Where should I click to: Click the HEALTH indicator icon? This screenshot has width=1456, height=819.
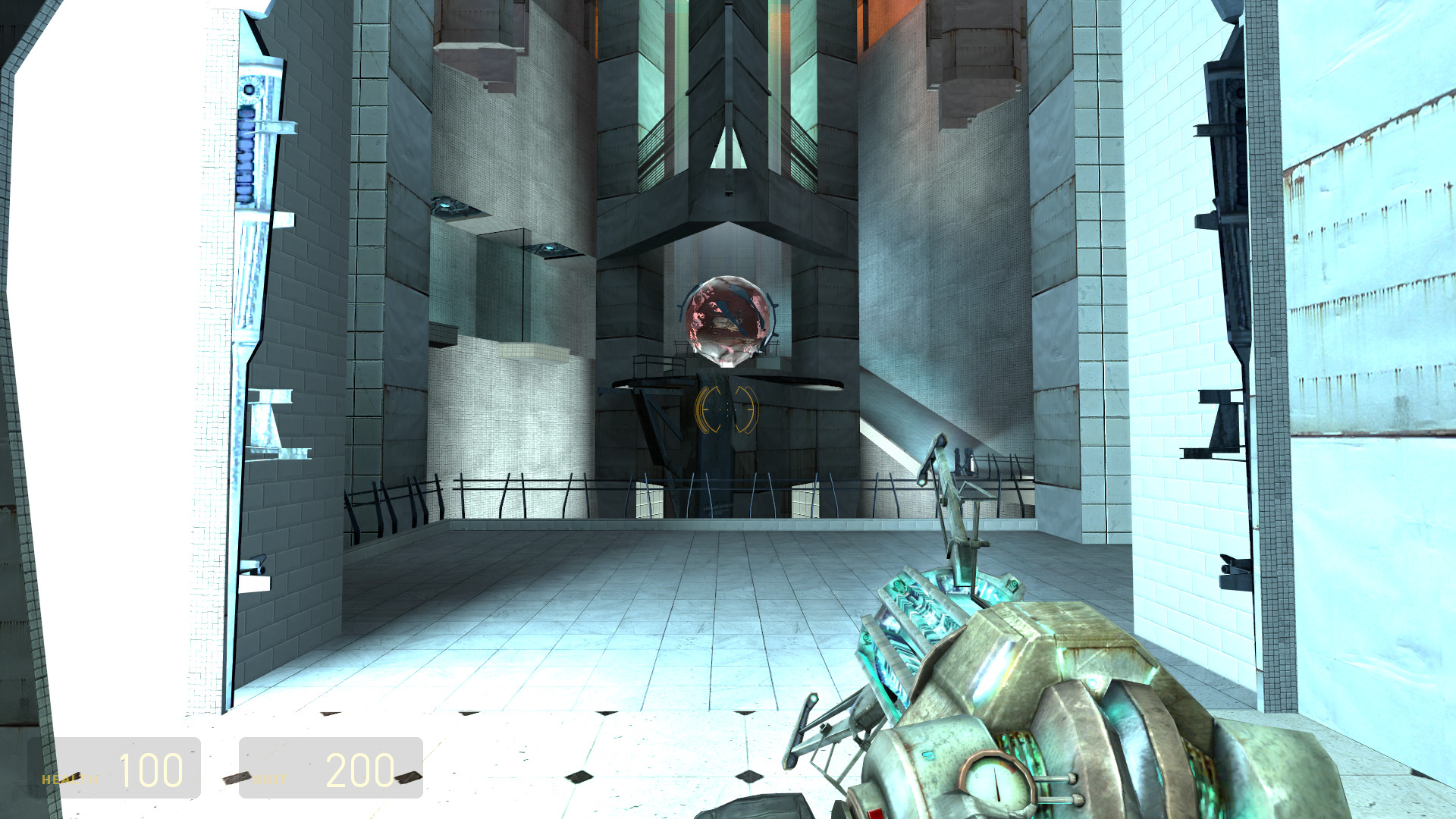pos(76,775)
